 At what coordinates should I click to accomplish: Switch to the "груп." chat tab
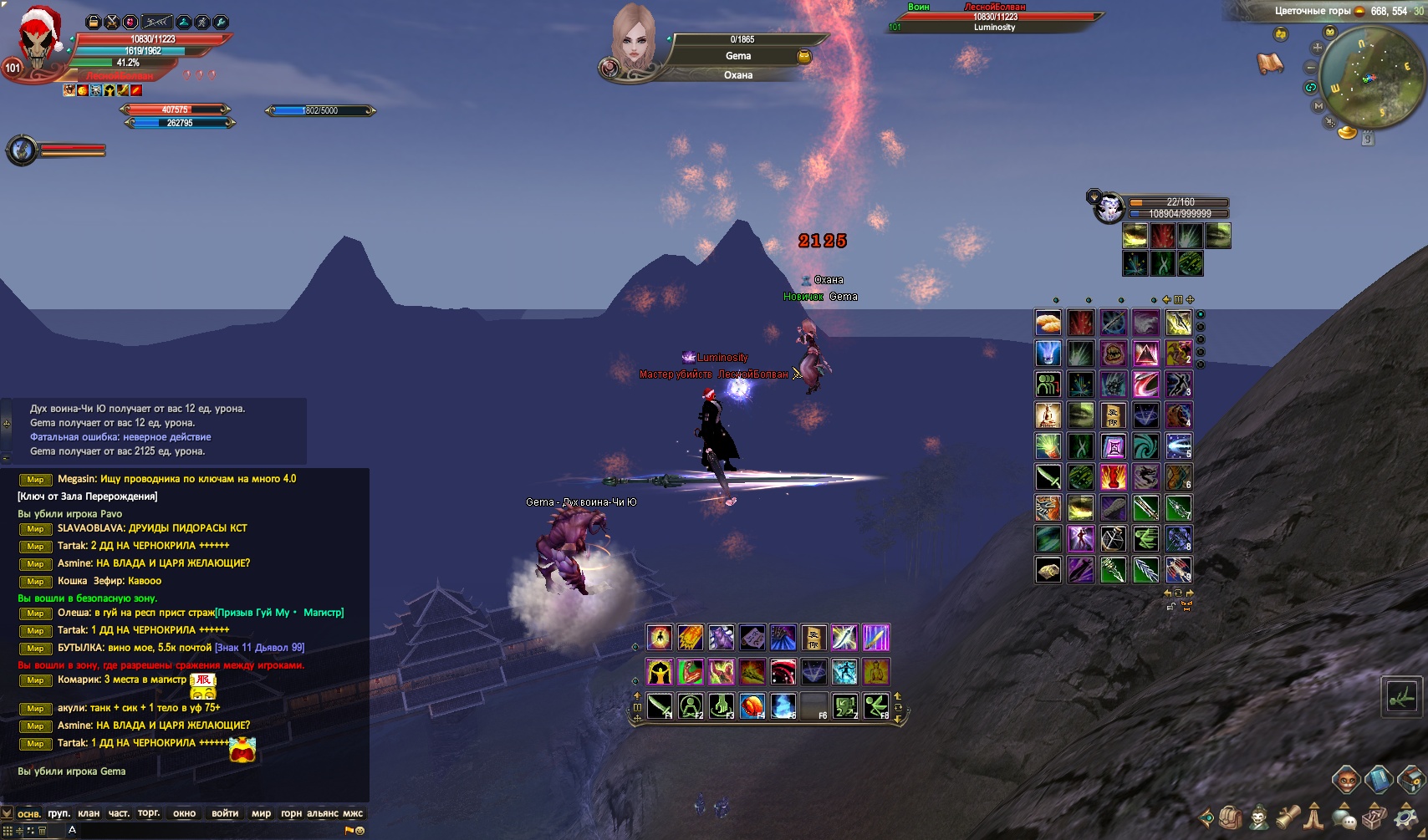pos(59,813)
